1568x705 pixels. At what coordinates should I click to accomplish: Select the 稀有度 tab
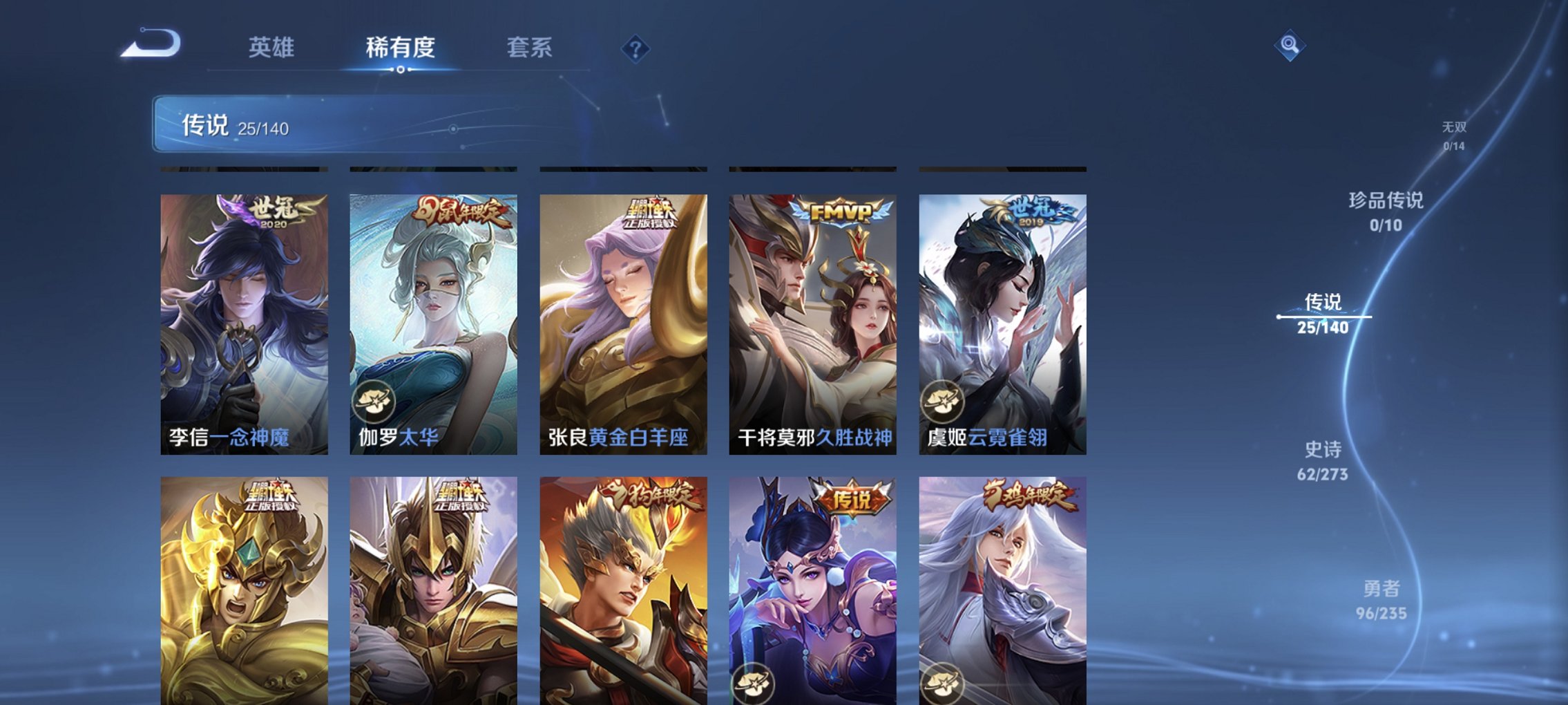(399, 47)
